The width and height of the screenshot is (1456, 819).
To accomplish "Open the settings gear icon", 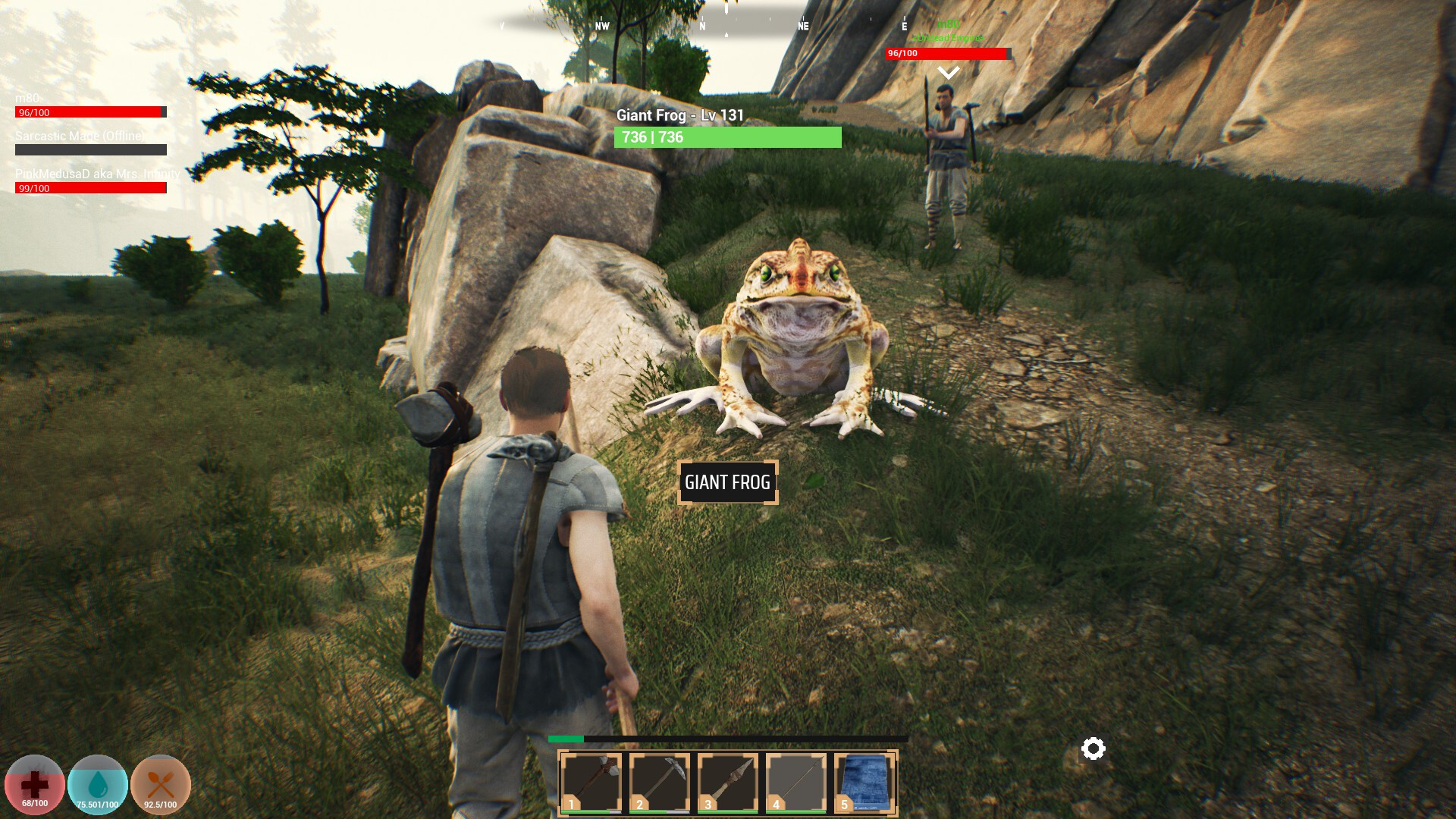I will click(x=1092, y=749).
